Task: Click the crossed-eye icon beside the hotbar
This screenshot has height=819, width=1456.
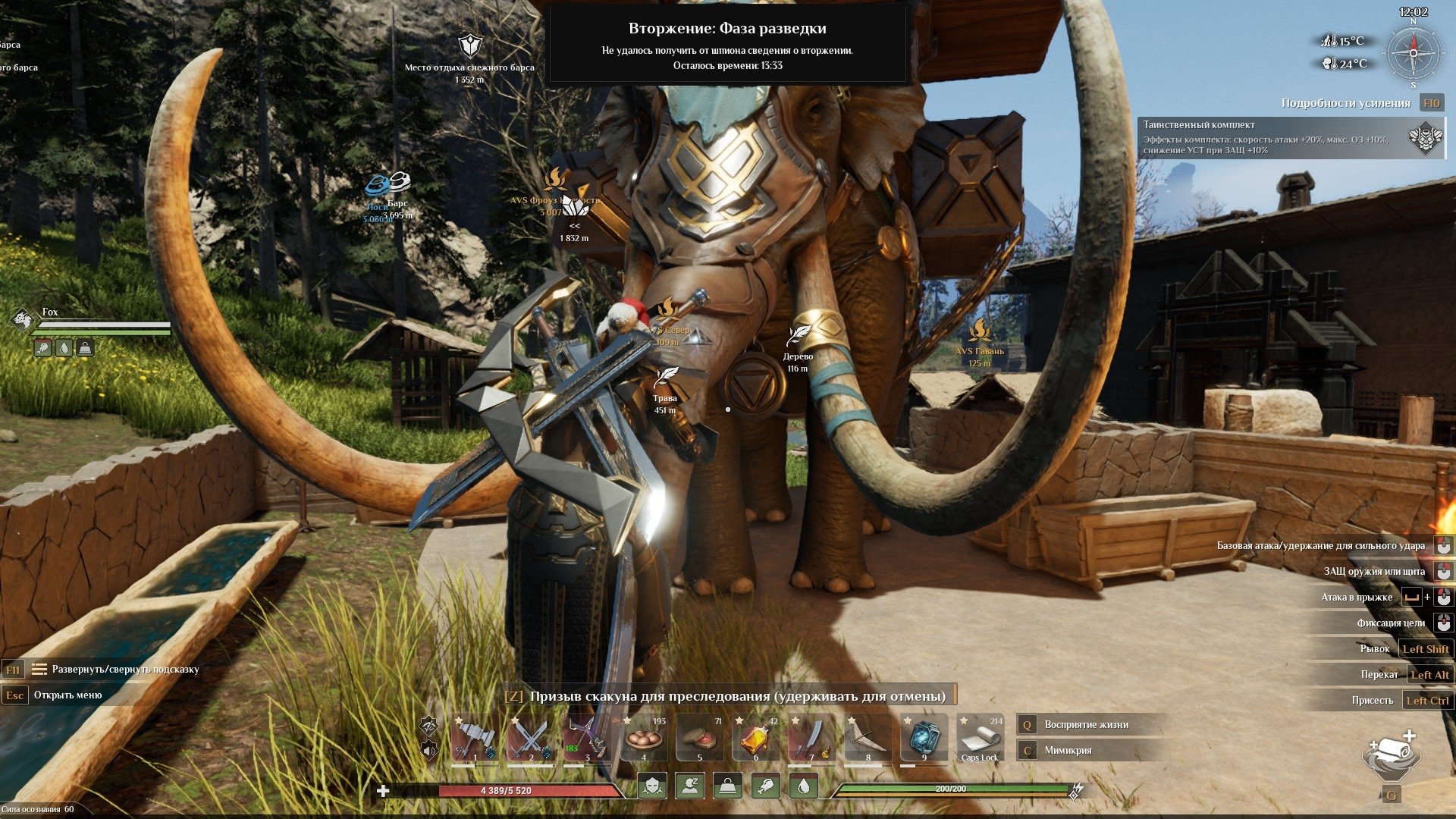Action: (x=429, y=726)
